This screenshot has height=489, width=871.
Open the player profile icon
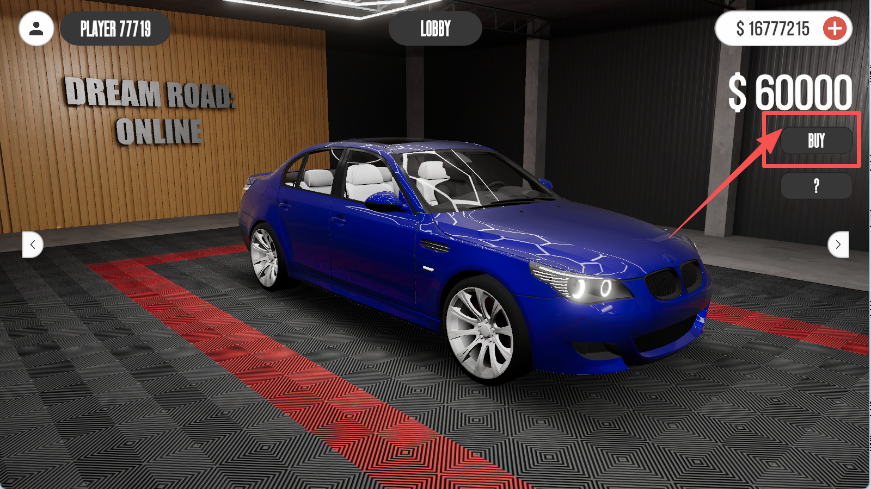[36, 28]
